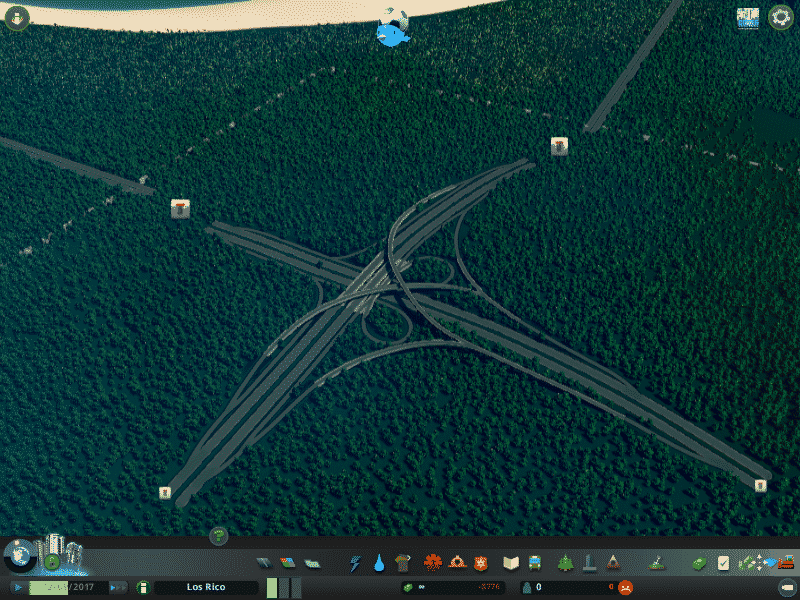Click the blue Chirper bird icon
800x600 pixels.
click(x=394, y=30)
